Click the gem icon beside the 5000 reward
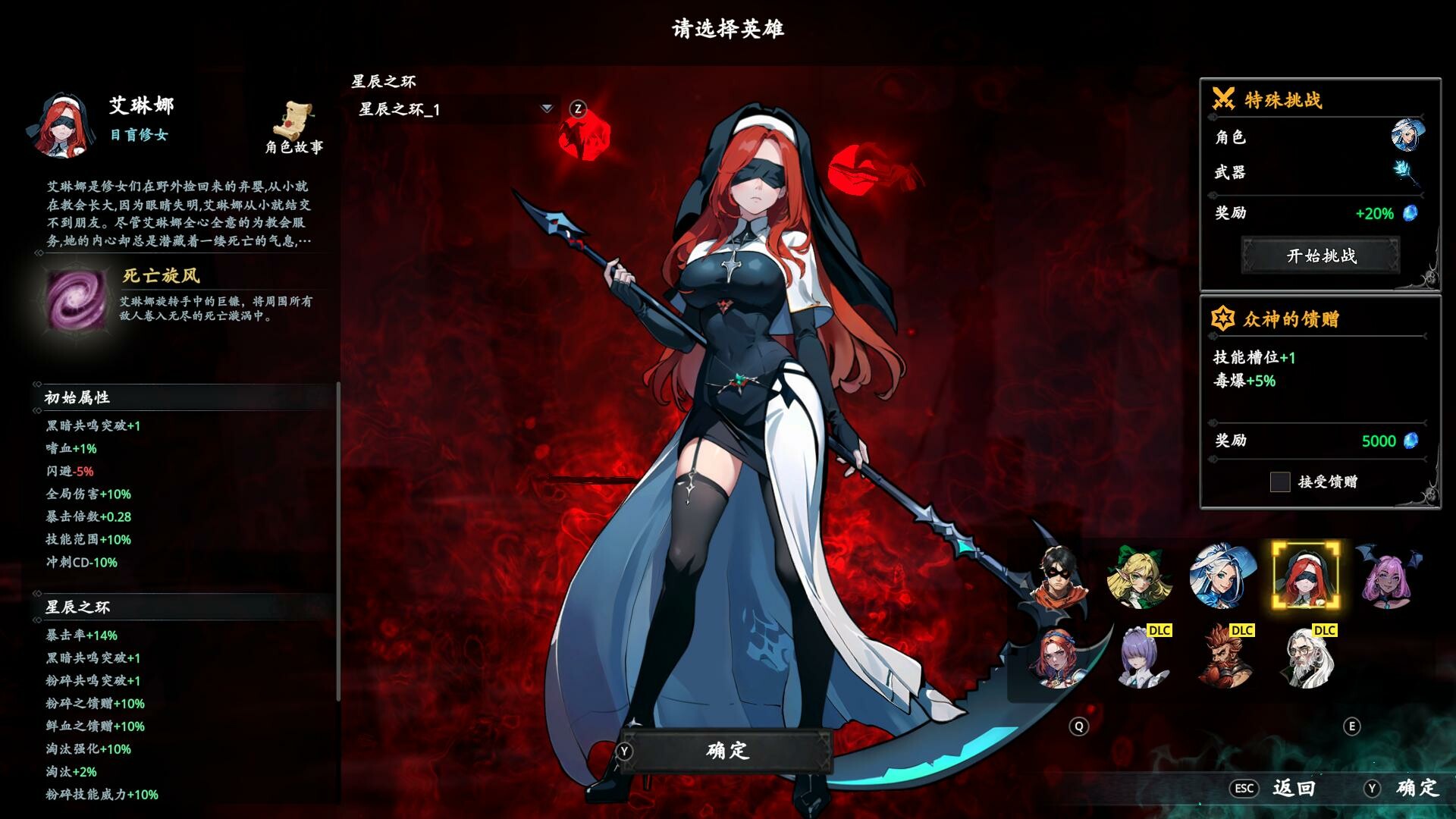Image resolution: width=1456 pixels, height=819 pixels. [1410, 441]
